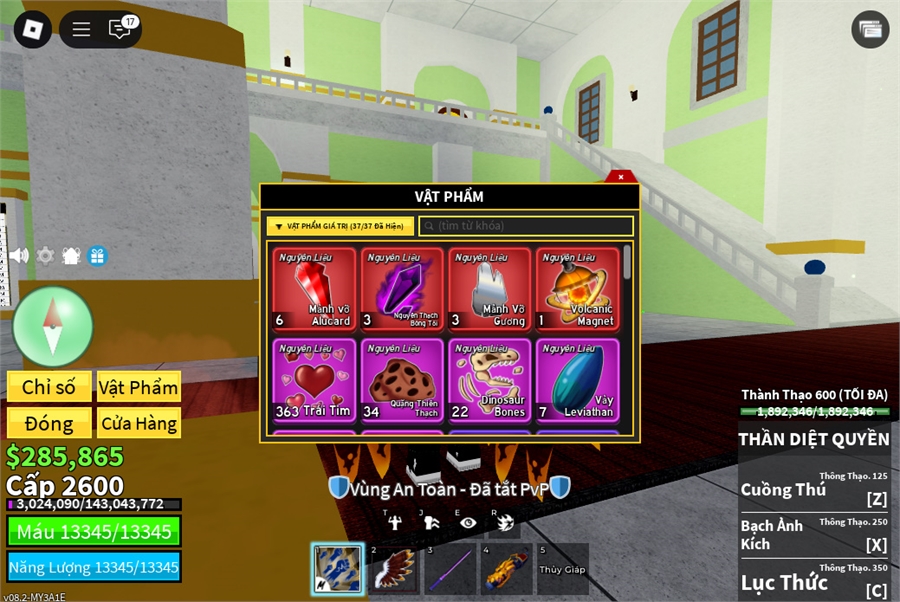Click the Đóng button
This screenshot has height=602, width=900.
[49, 423]
